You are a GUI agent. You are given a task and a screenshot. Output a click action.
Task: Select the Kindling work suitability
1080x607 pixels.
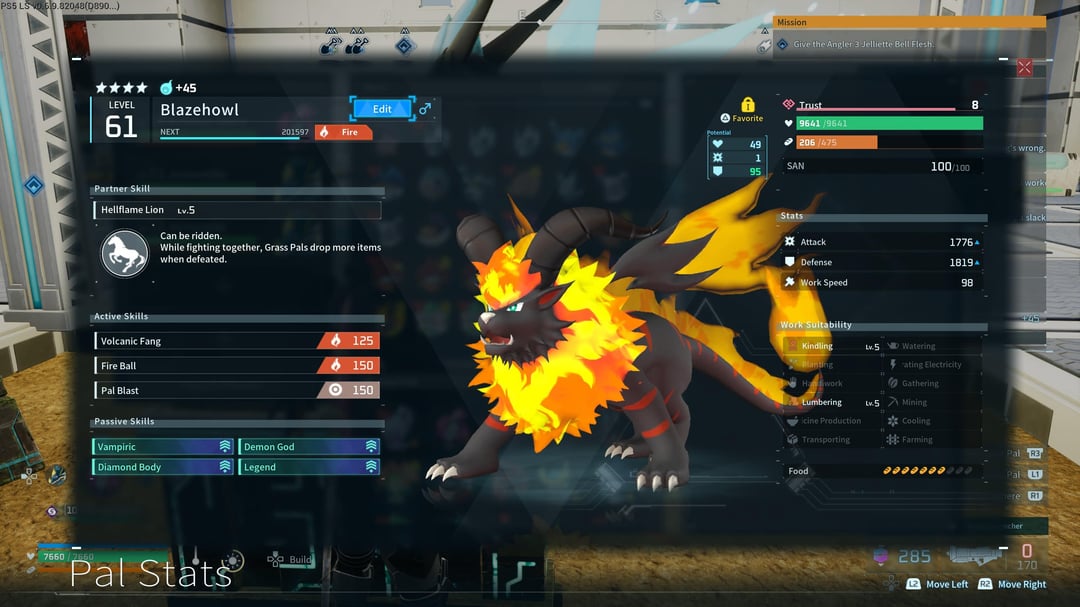832,347
